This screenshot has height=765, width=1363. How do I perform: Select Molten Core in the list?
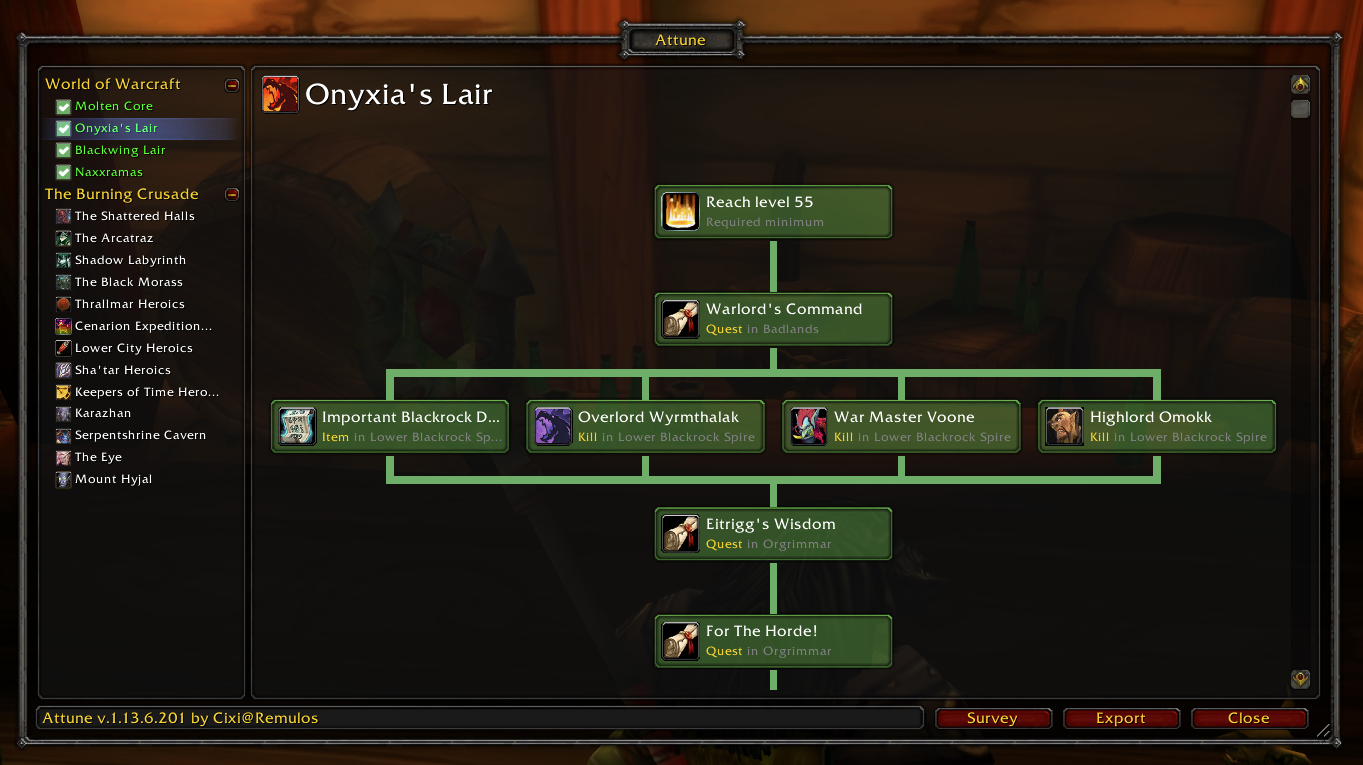[x=113, y=106]
